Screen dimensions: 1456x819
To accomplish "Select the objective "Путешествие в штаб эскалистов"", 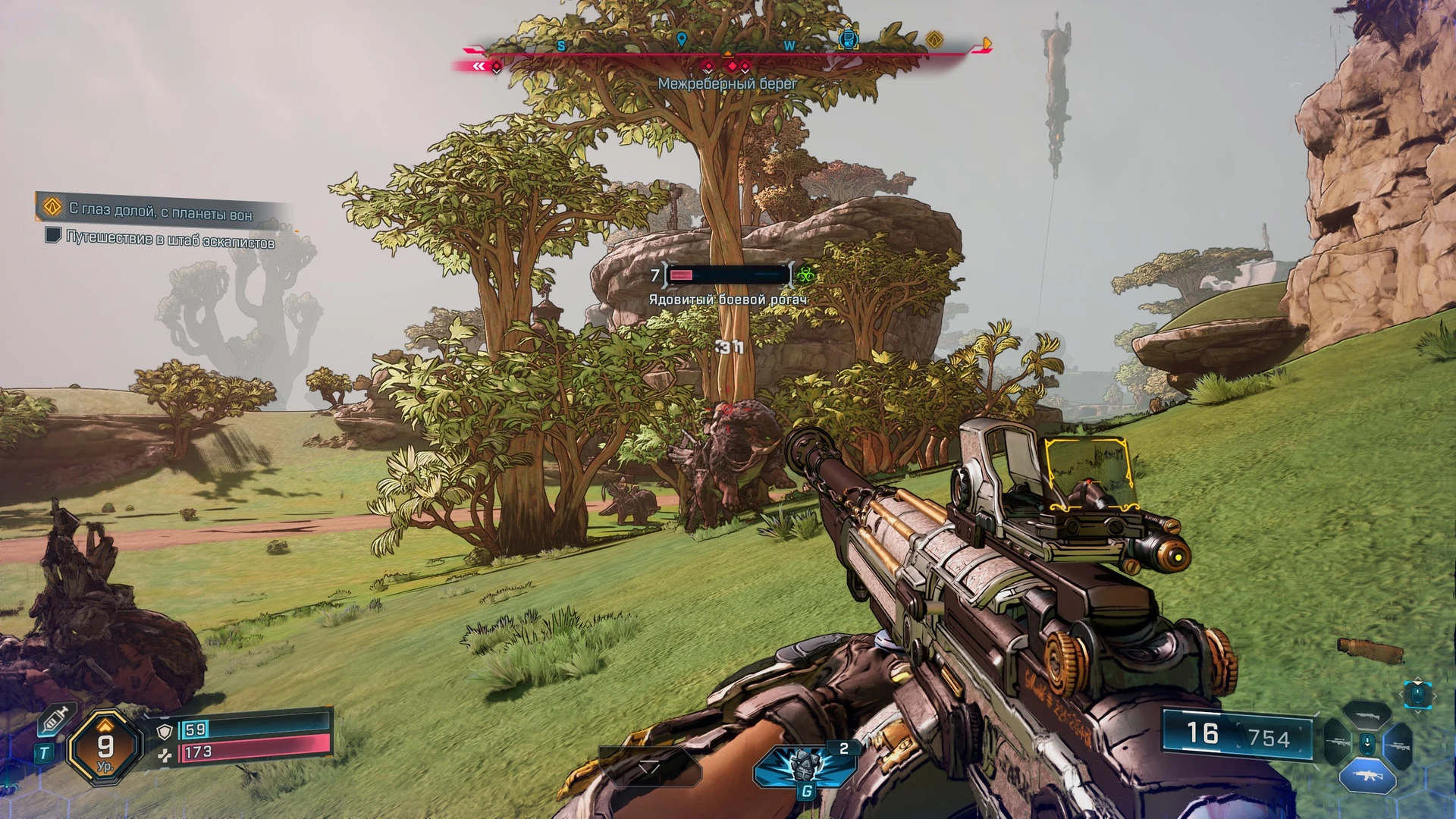I will [170, 240].
